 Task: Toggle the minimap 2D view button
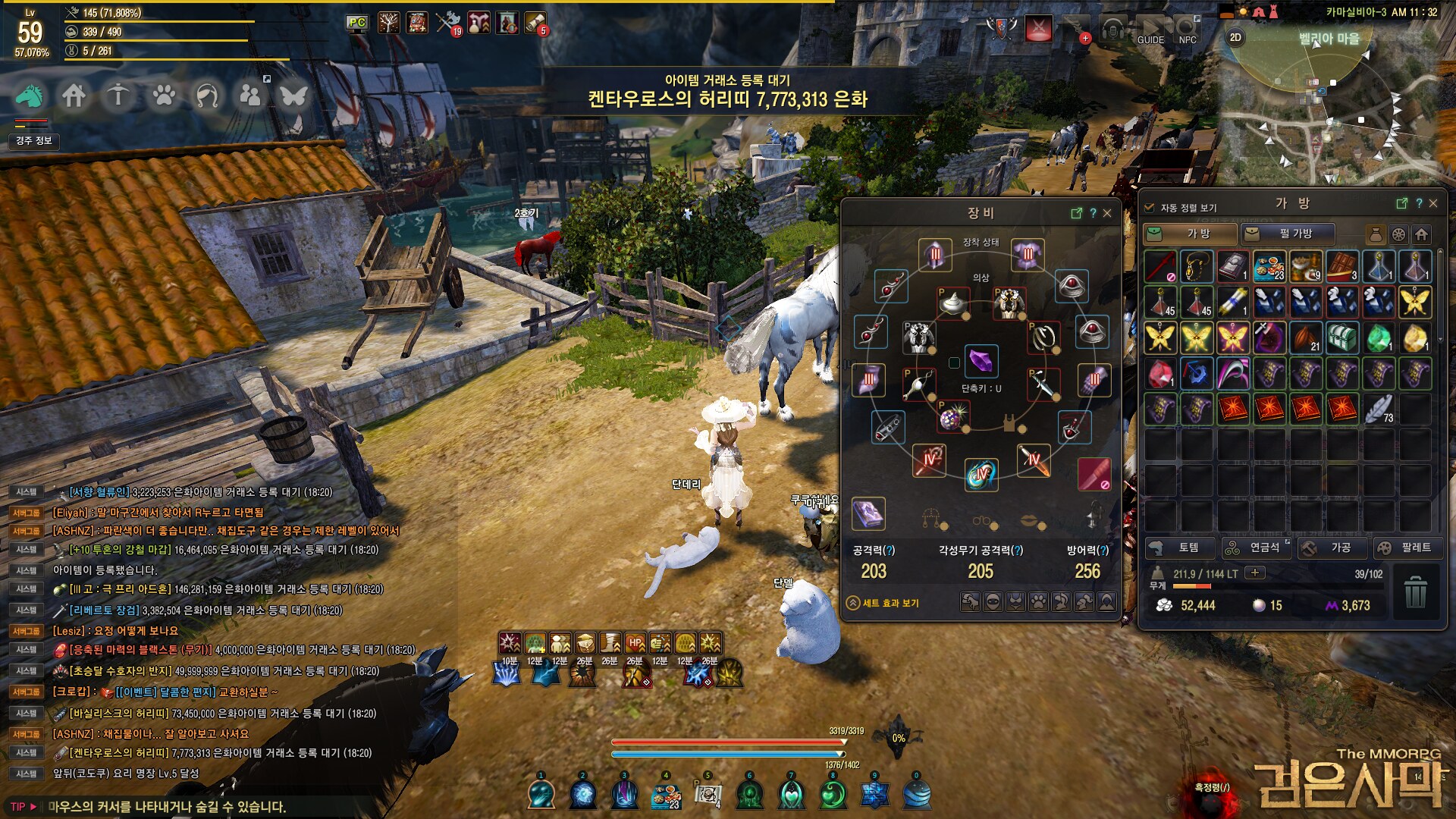coord(1235,38)
